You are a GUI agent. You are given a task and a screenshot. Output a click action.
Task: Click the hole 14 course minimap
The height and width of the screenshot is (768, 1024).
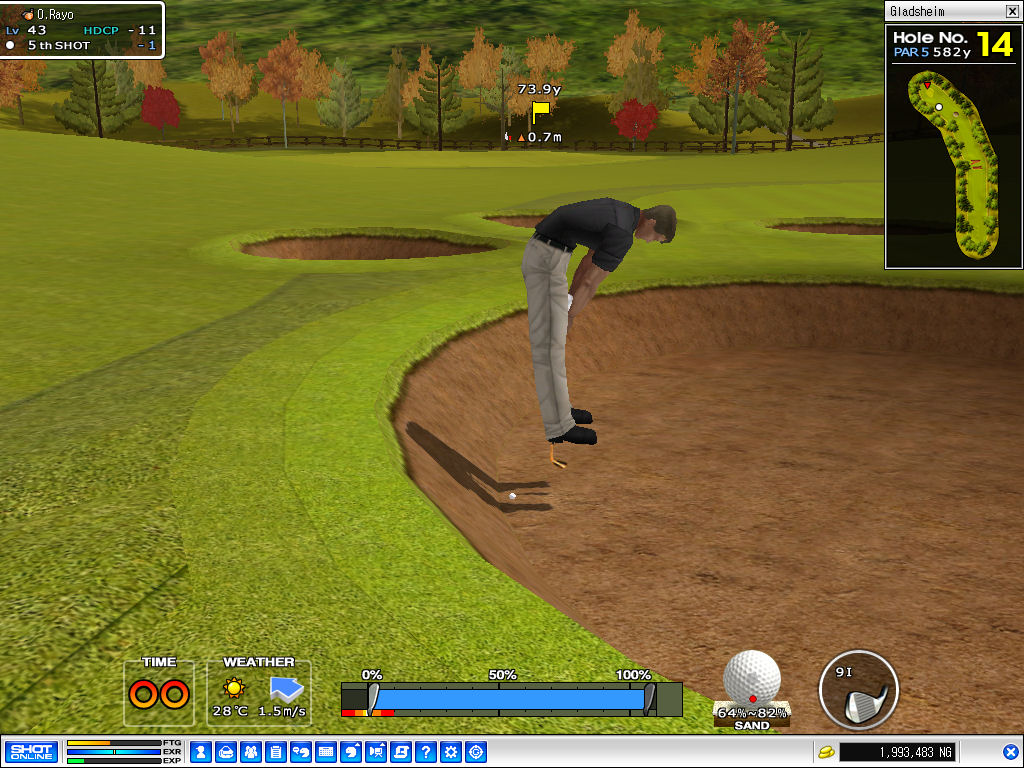[953, 160]
